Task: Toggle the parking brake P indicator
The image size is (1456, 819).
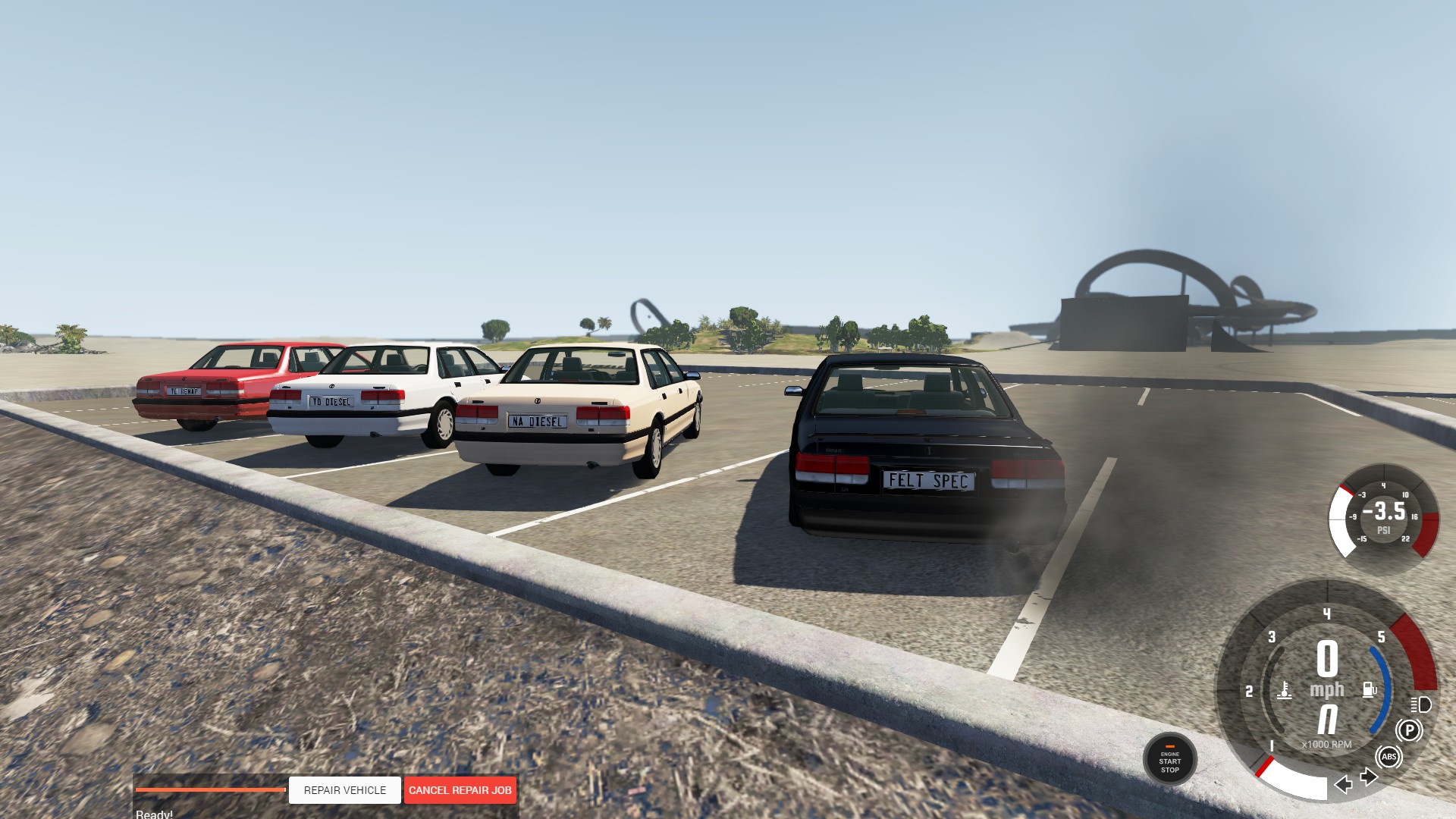Action: (1410, 729)
